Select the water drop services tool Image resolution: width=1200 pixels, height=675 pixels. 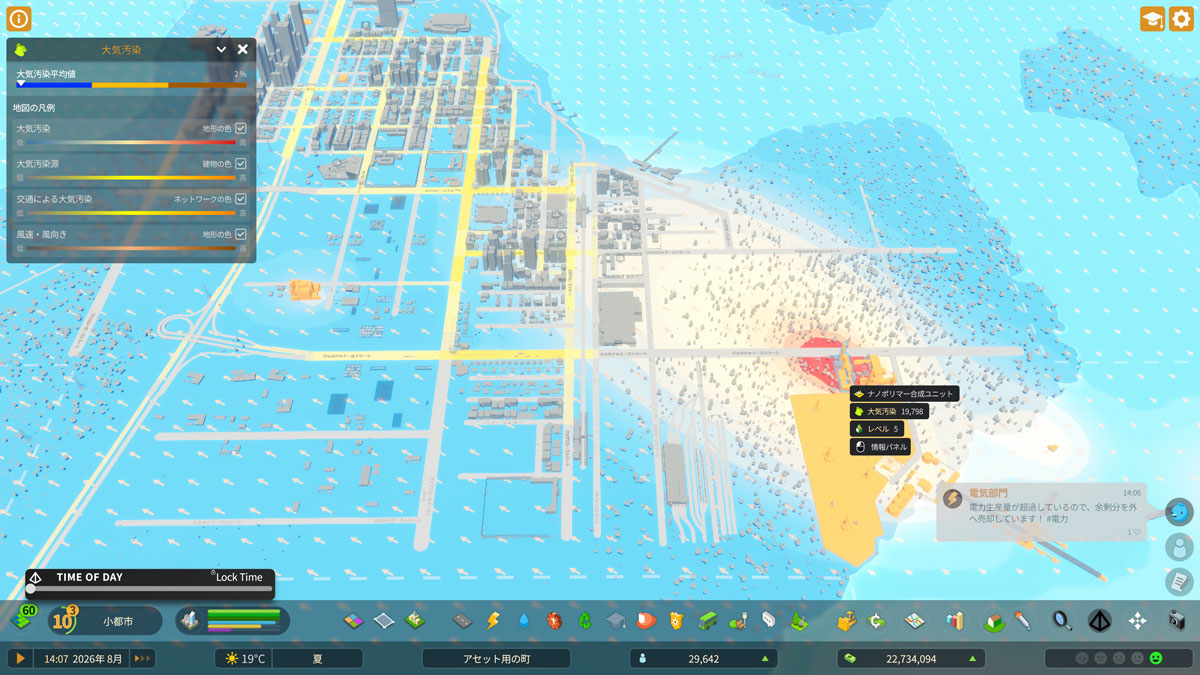pos(523,621)
